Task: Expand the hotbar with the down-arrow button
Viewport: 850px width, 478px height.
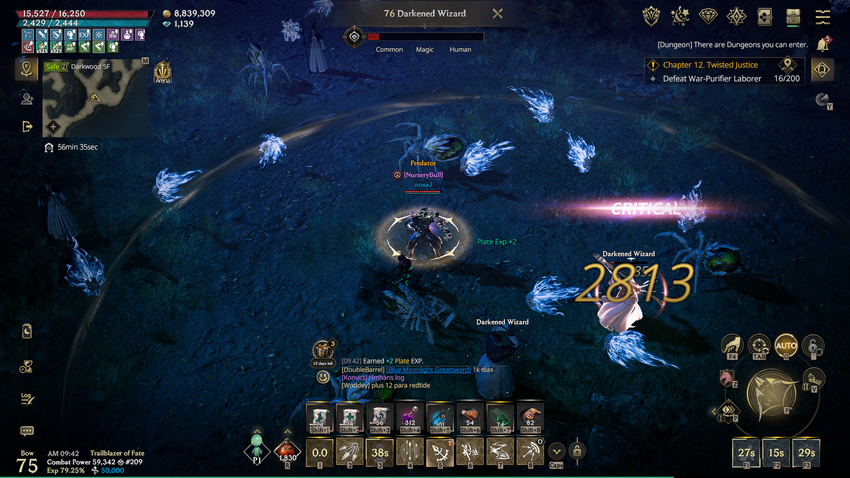Action: pyautogui.click(x=556, y=451)
